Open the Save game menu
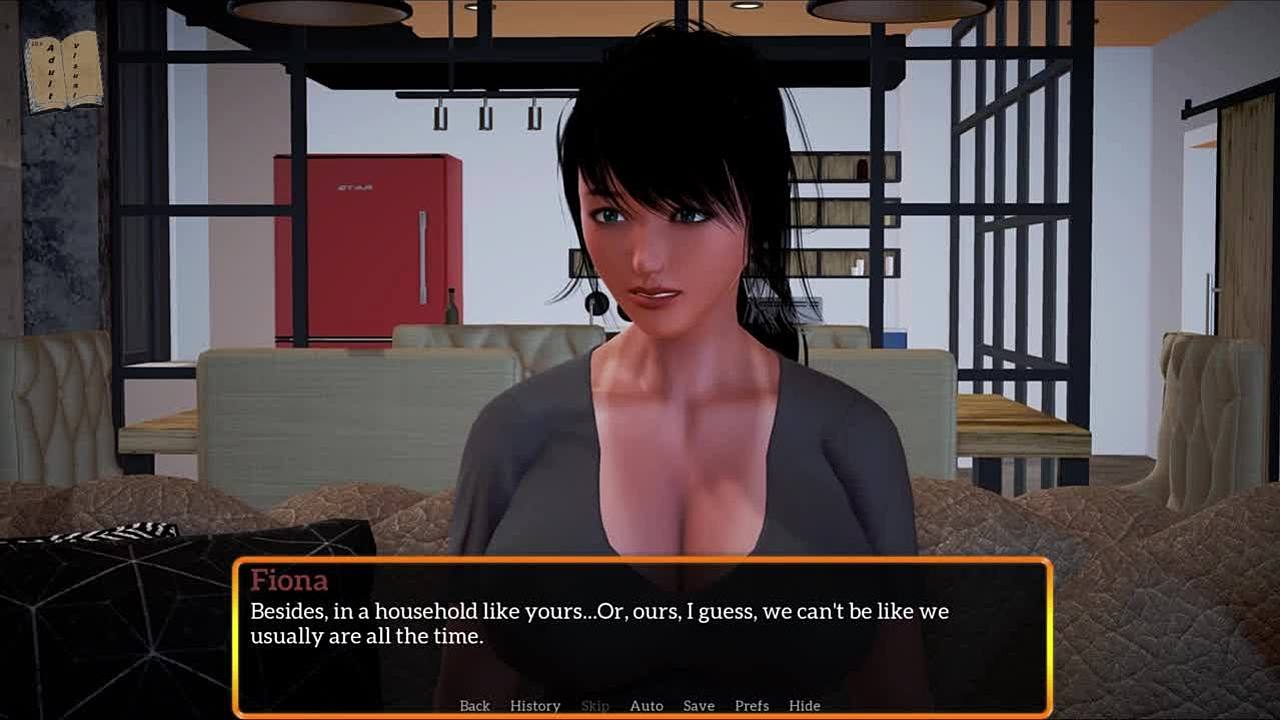 [x=698, y=706]
